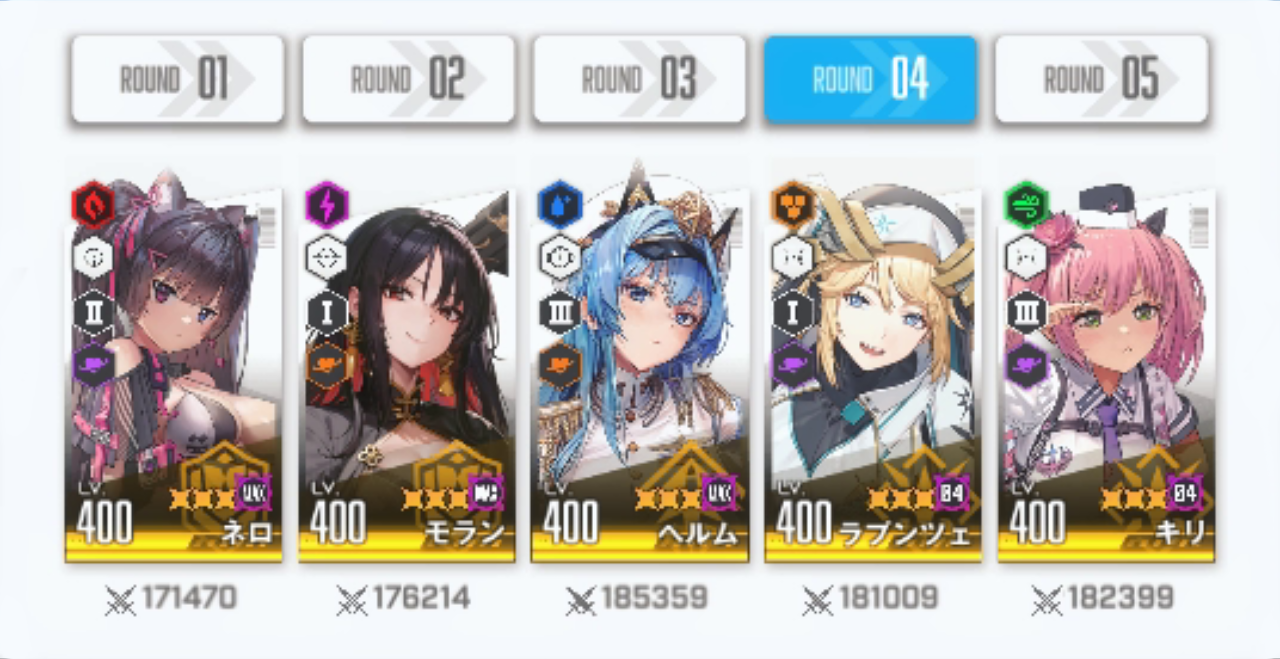Show the Round 05 lineup

pos(1101,80)
